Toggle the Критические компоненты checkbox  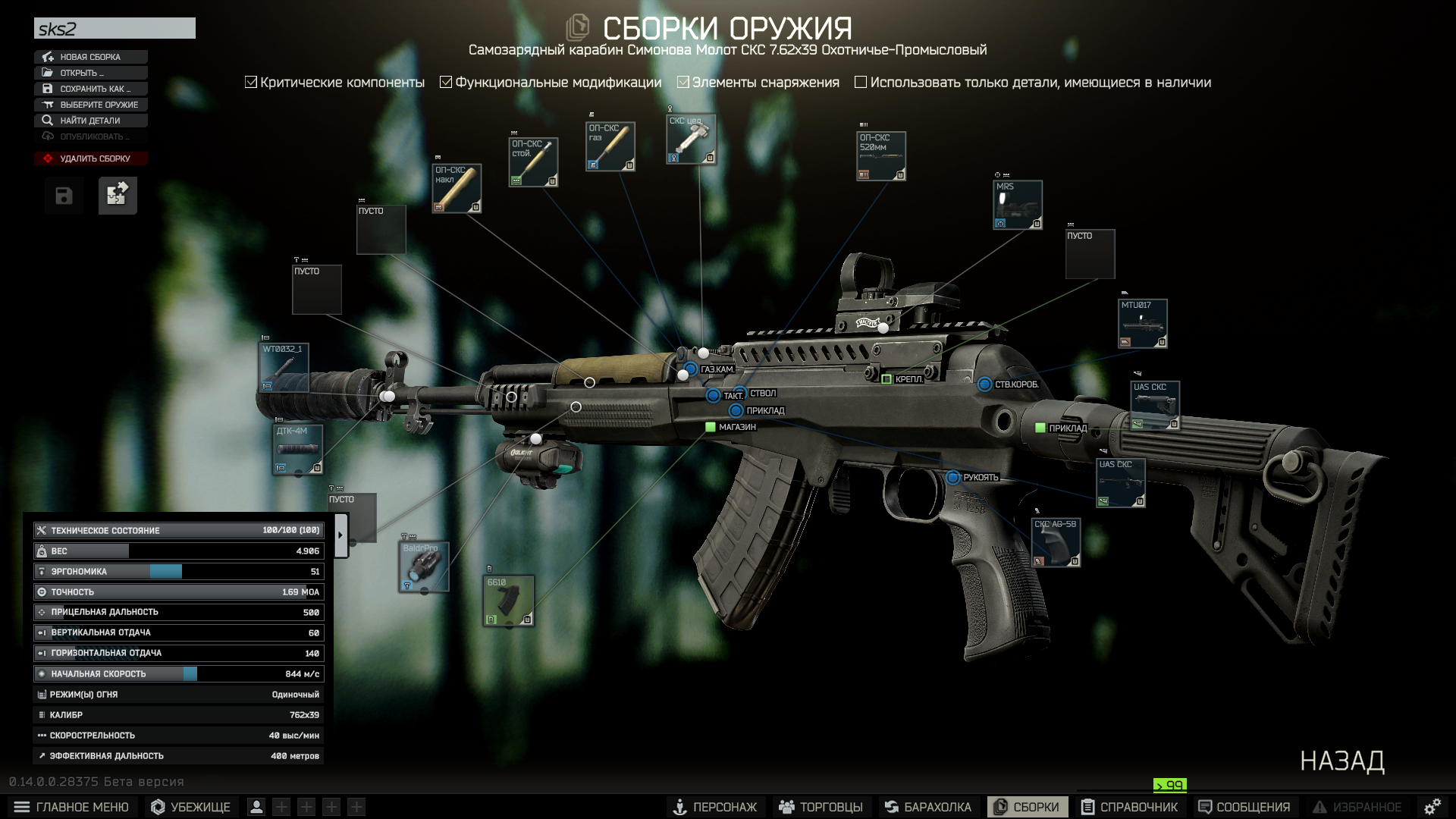pos(252,82)
